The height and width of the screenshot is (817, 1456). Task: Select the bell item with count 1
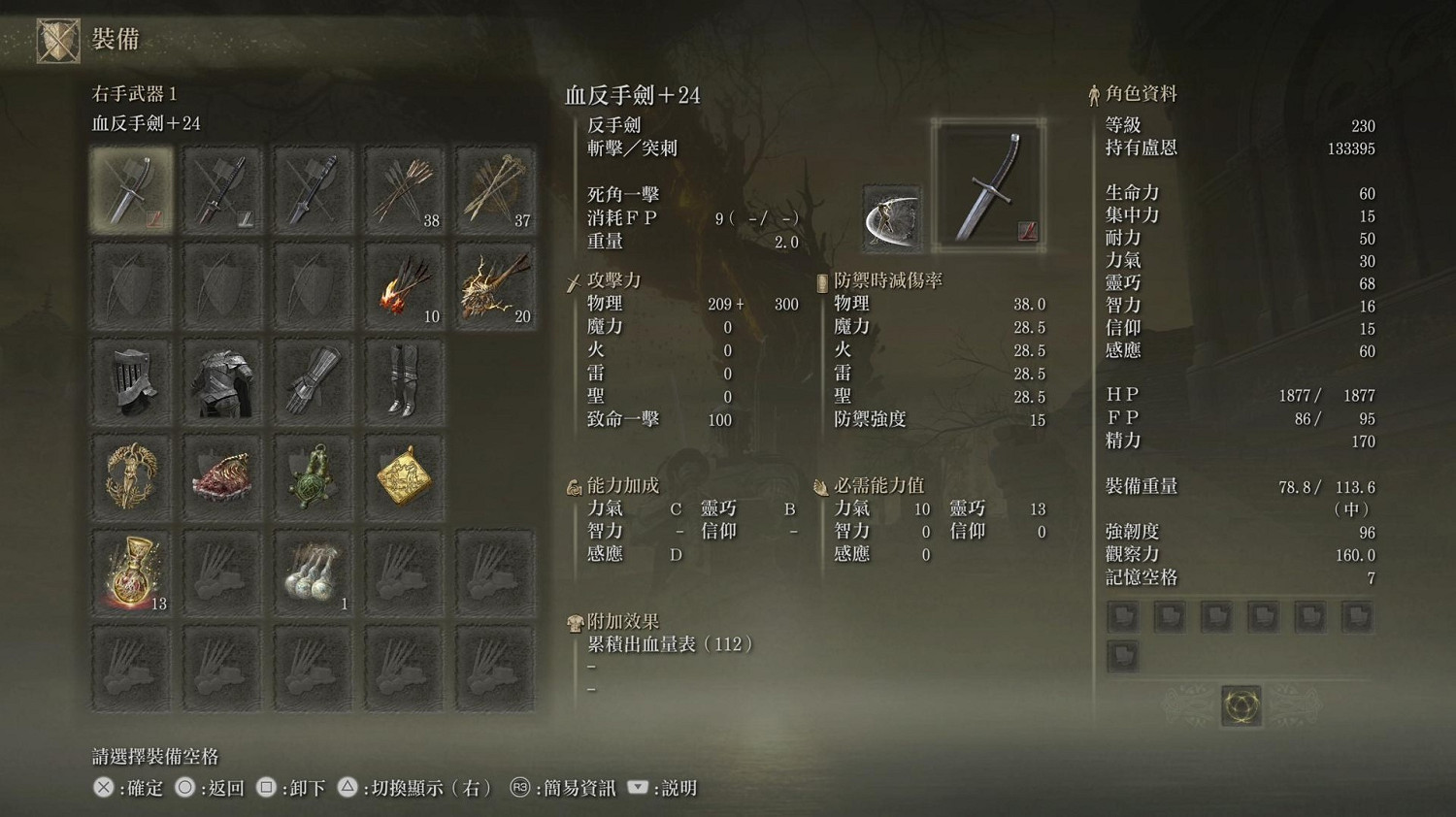[x=313, y=570]
